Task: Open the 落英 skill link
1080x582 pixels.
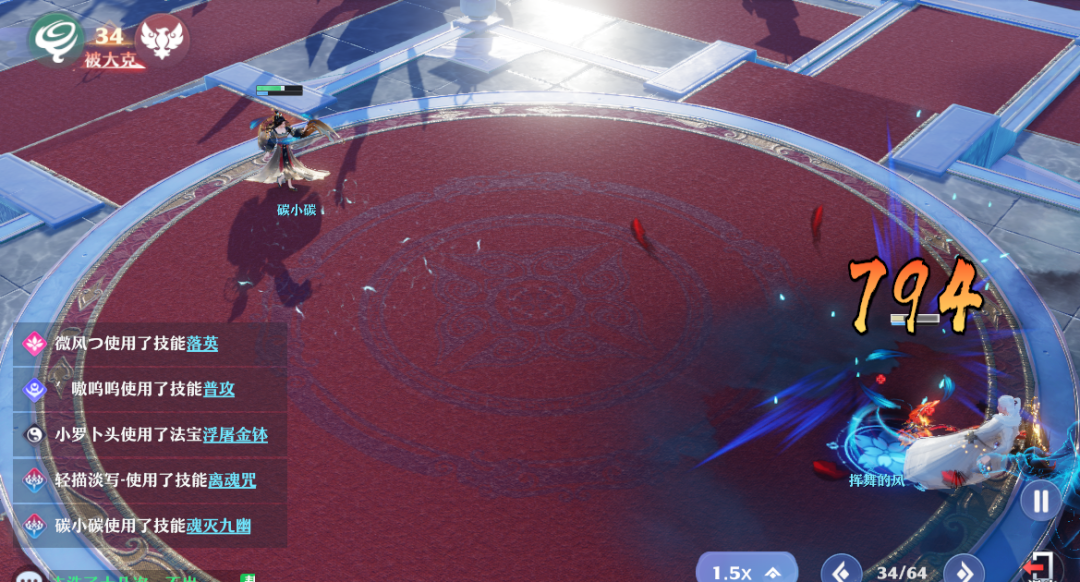Action: click(x=202, y=343)
